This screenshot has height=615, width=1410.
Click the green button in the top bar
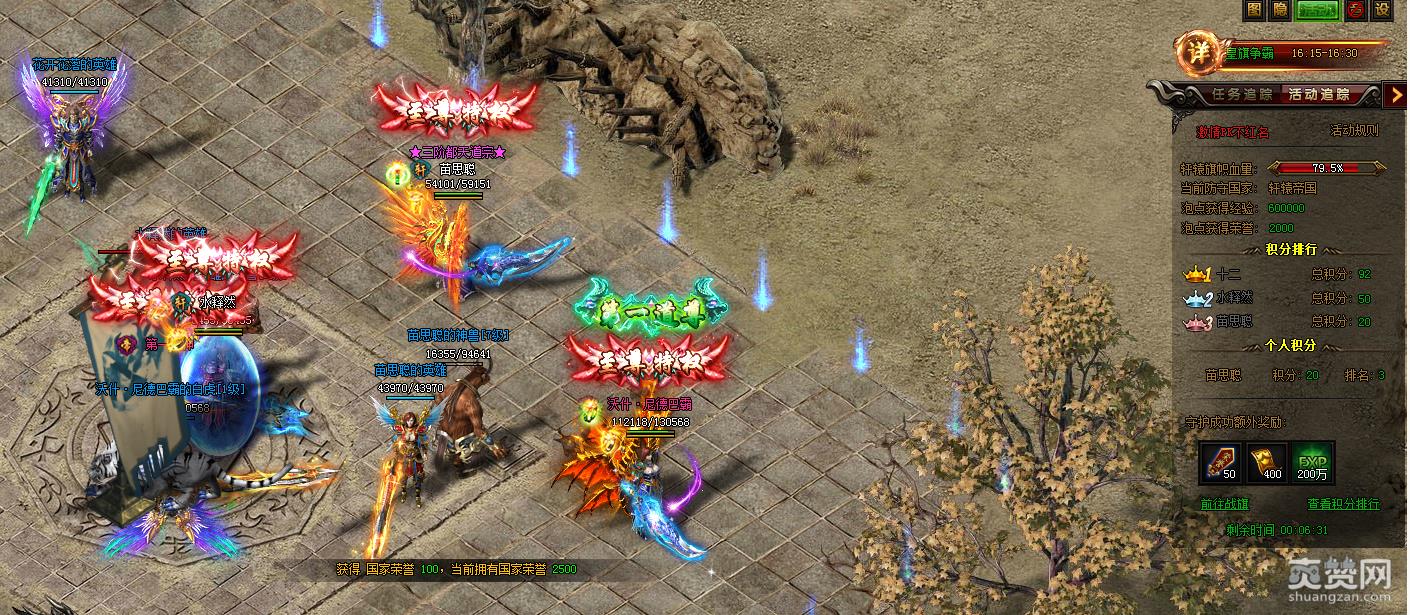coord(1318,10)
